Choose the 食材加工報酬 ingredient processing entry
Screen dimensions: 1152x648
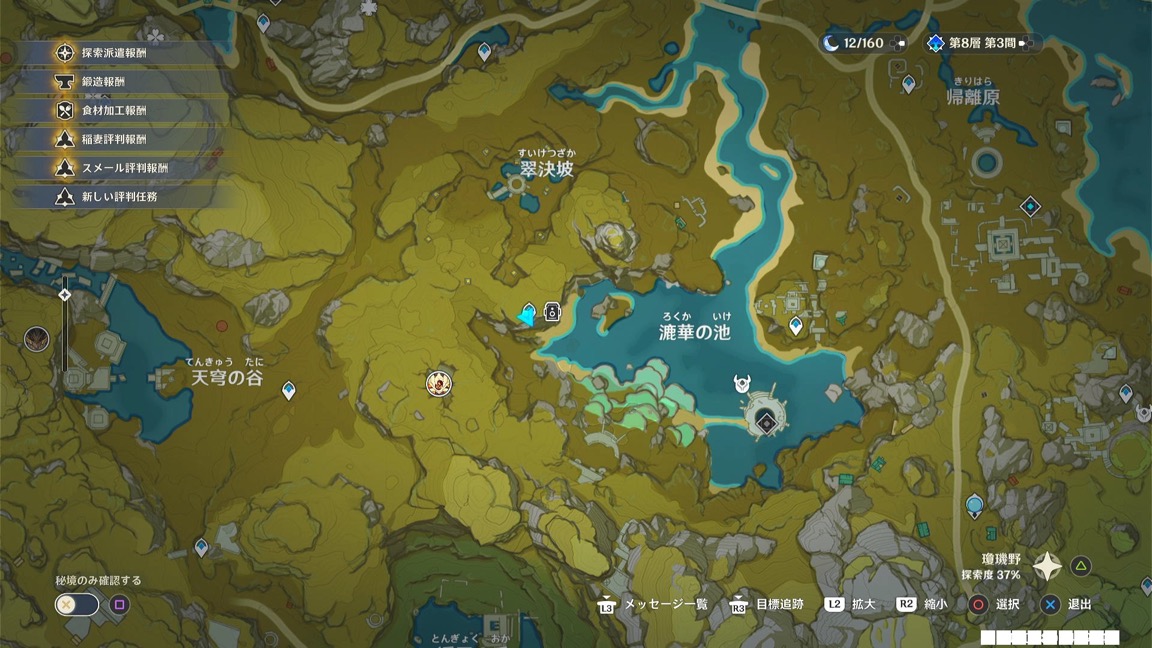[x=113, y=111]
